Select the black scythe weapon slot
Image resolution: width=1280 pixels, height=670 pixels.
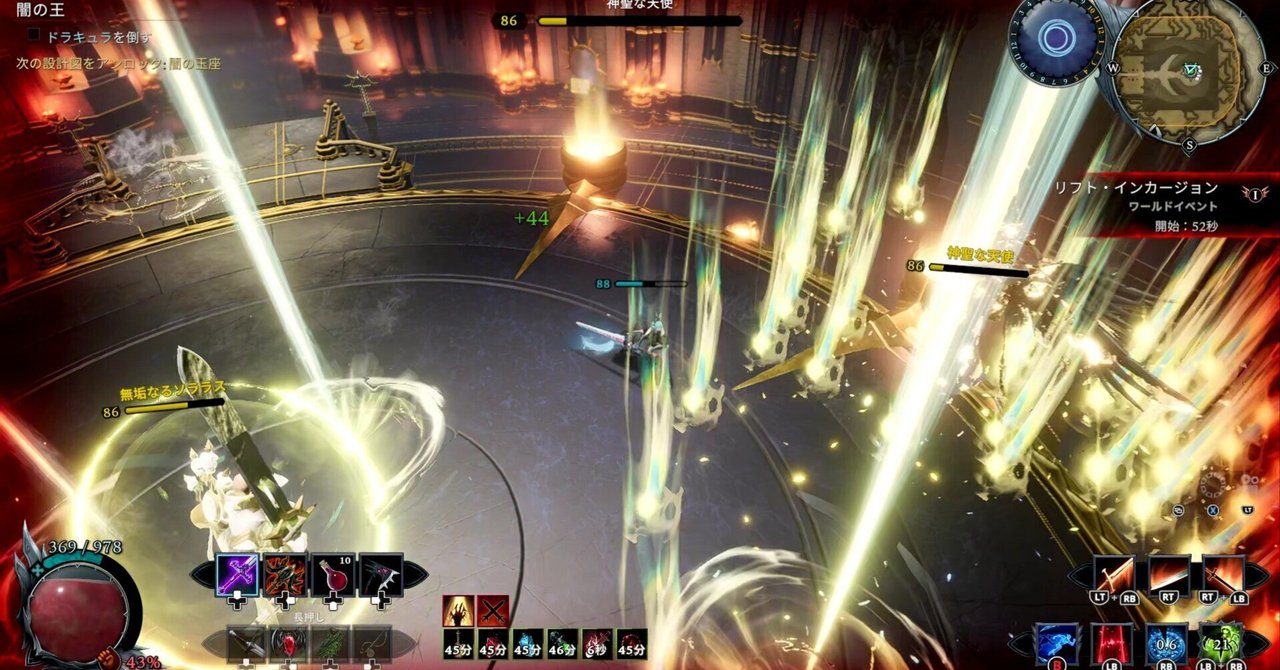pos(381,575)
